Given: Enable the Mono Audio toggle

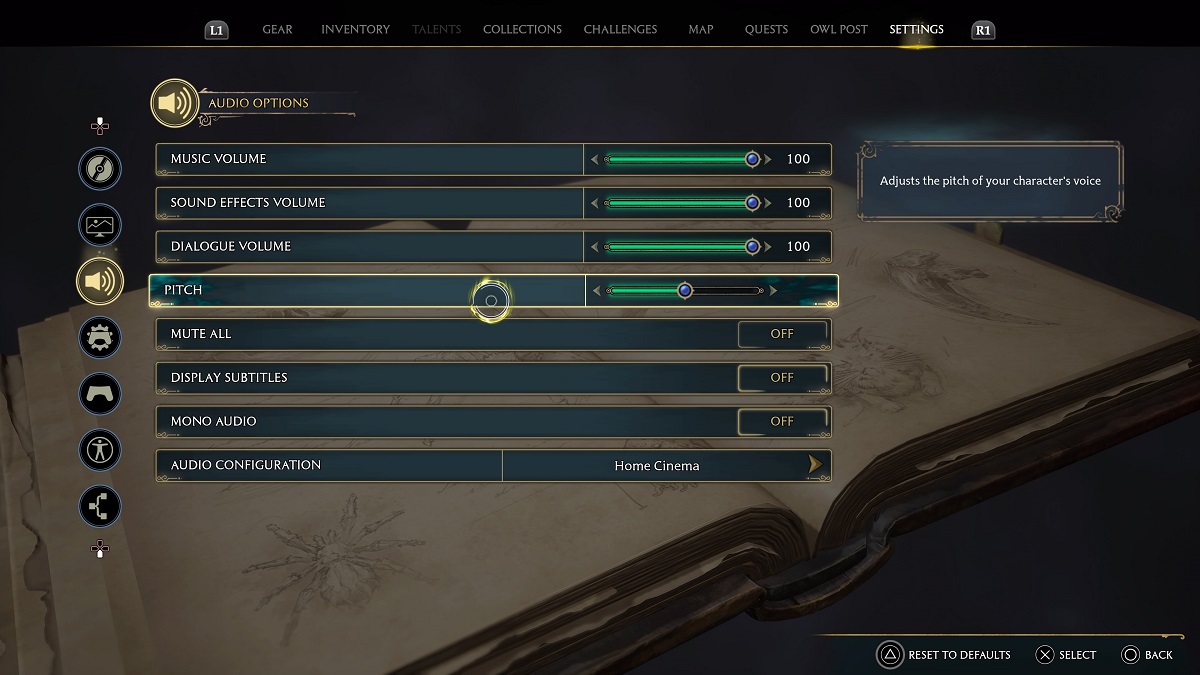Looking at the screenshot, I should point(782,422).
